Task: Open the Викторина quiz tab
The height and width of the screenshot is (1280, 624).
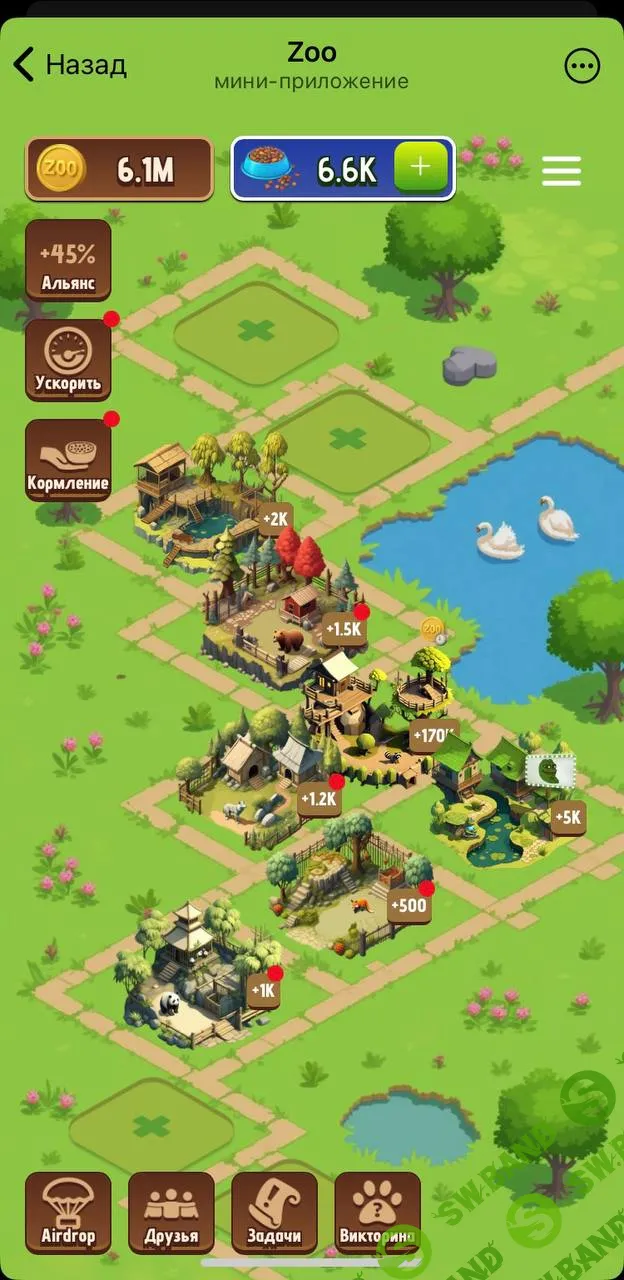Action: 377,1212
